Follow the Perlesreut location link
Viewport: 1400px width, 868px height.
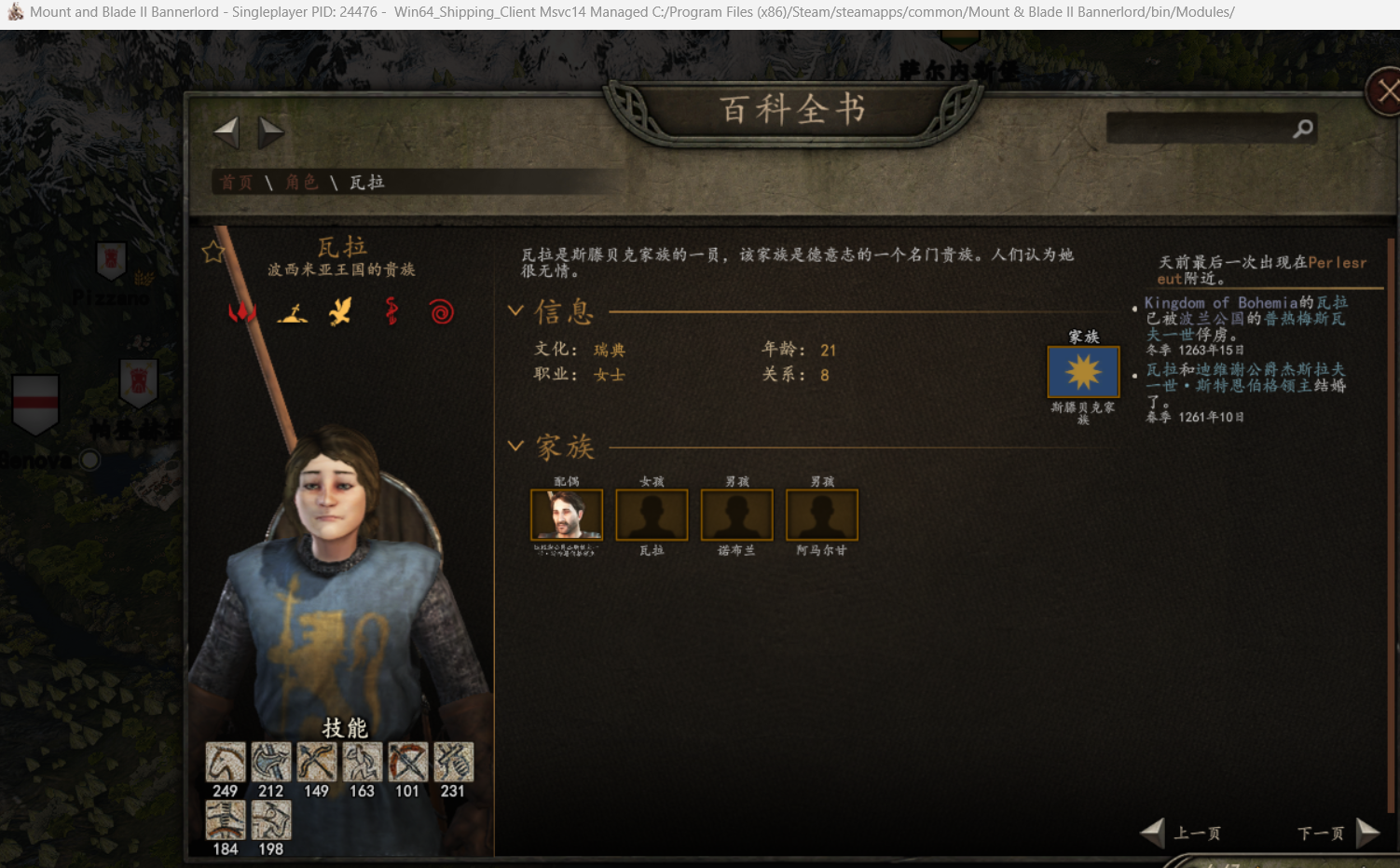[x=1337, y=263]
